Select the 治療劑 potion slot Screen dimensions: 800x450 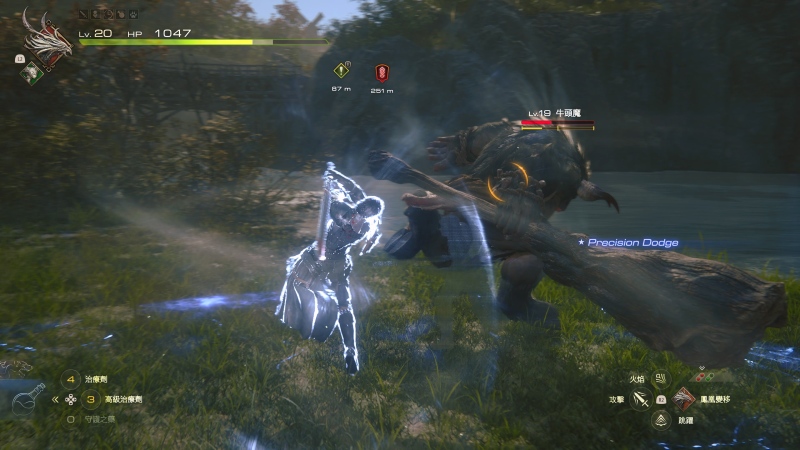[70, 379]
